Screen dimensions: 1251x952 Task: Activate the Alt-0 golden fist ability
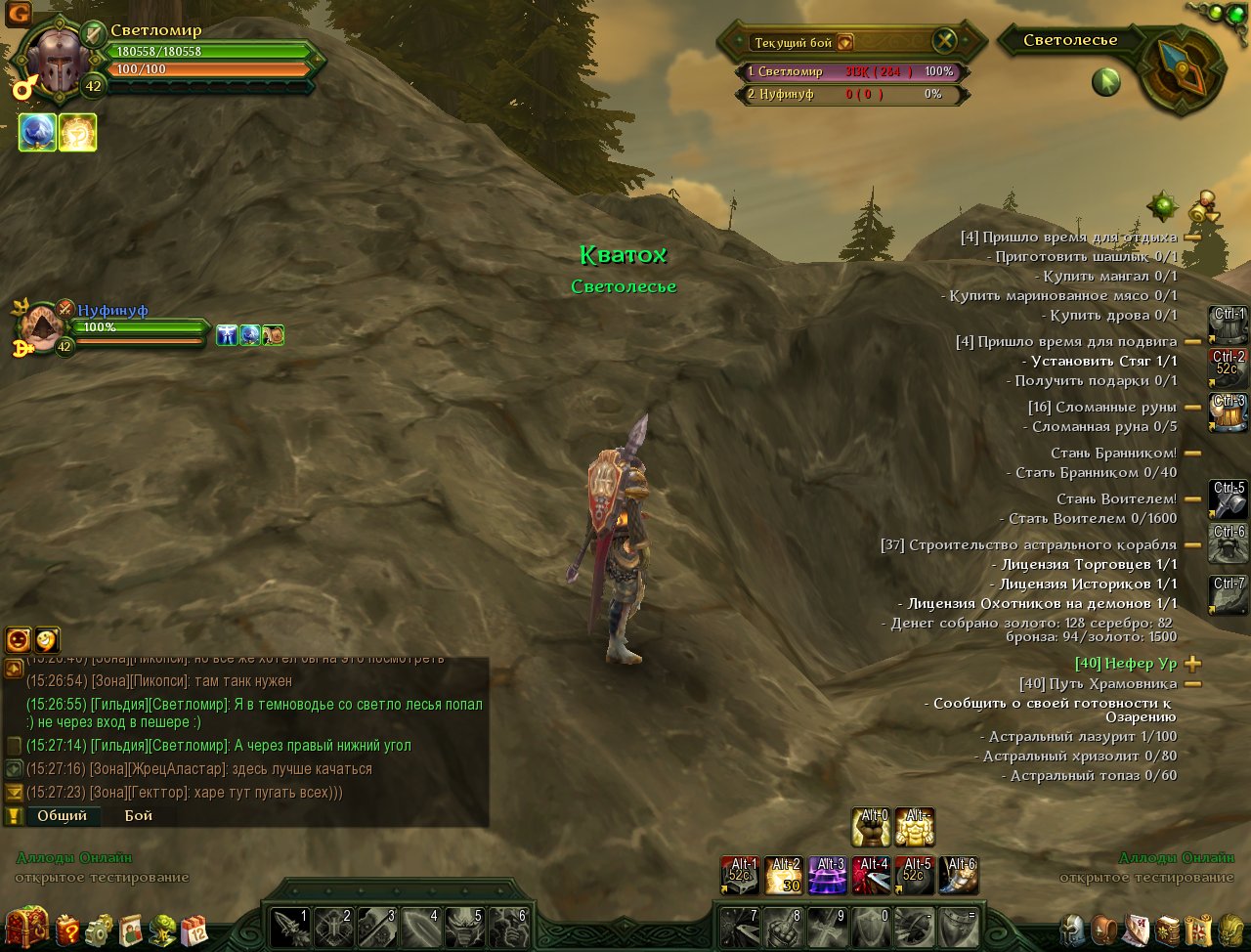pos(870,827)
